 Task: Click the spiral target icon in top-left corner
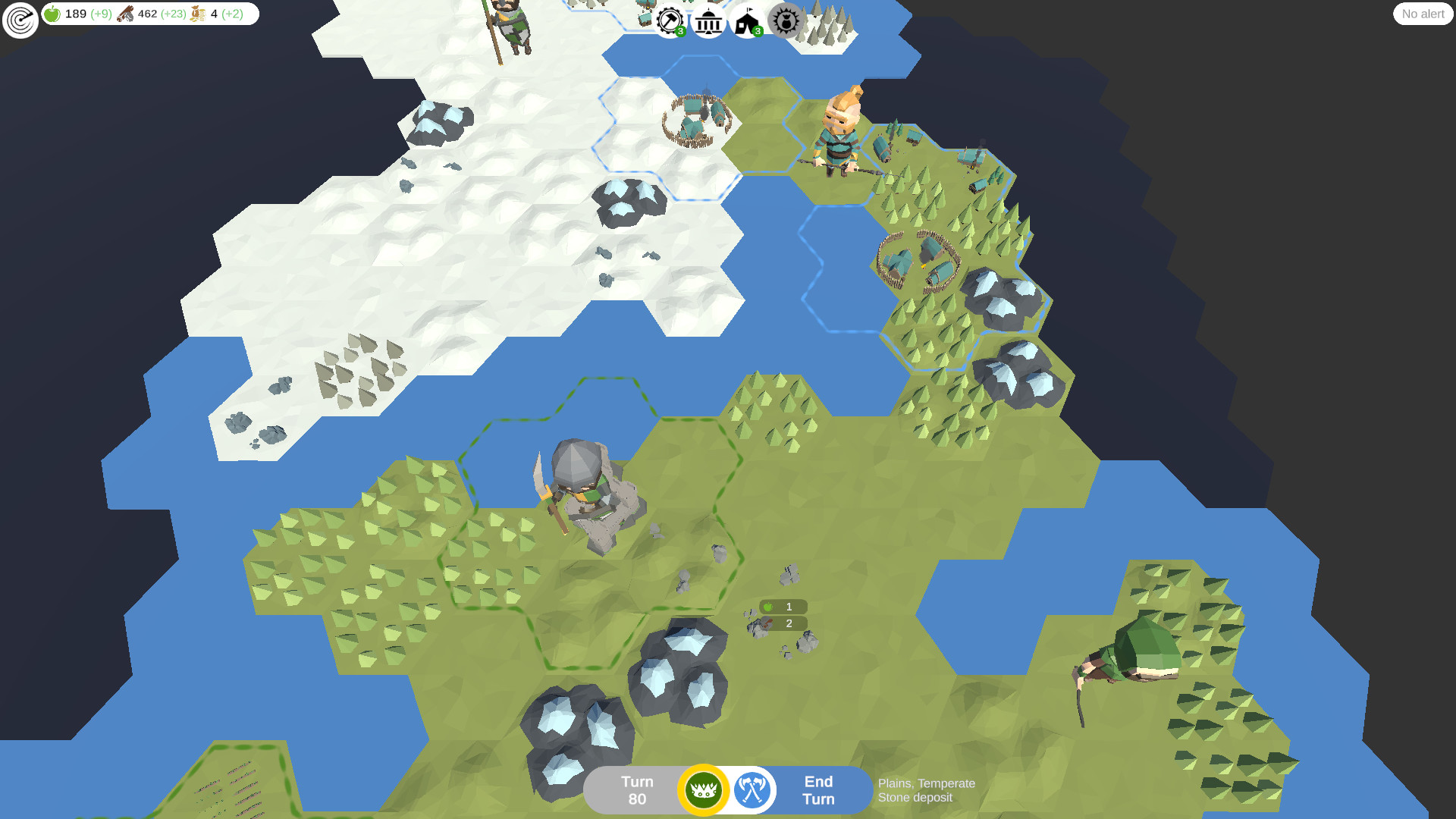(x=19, y=19)
